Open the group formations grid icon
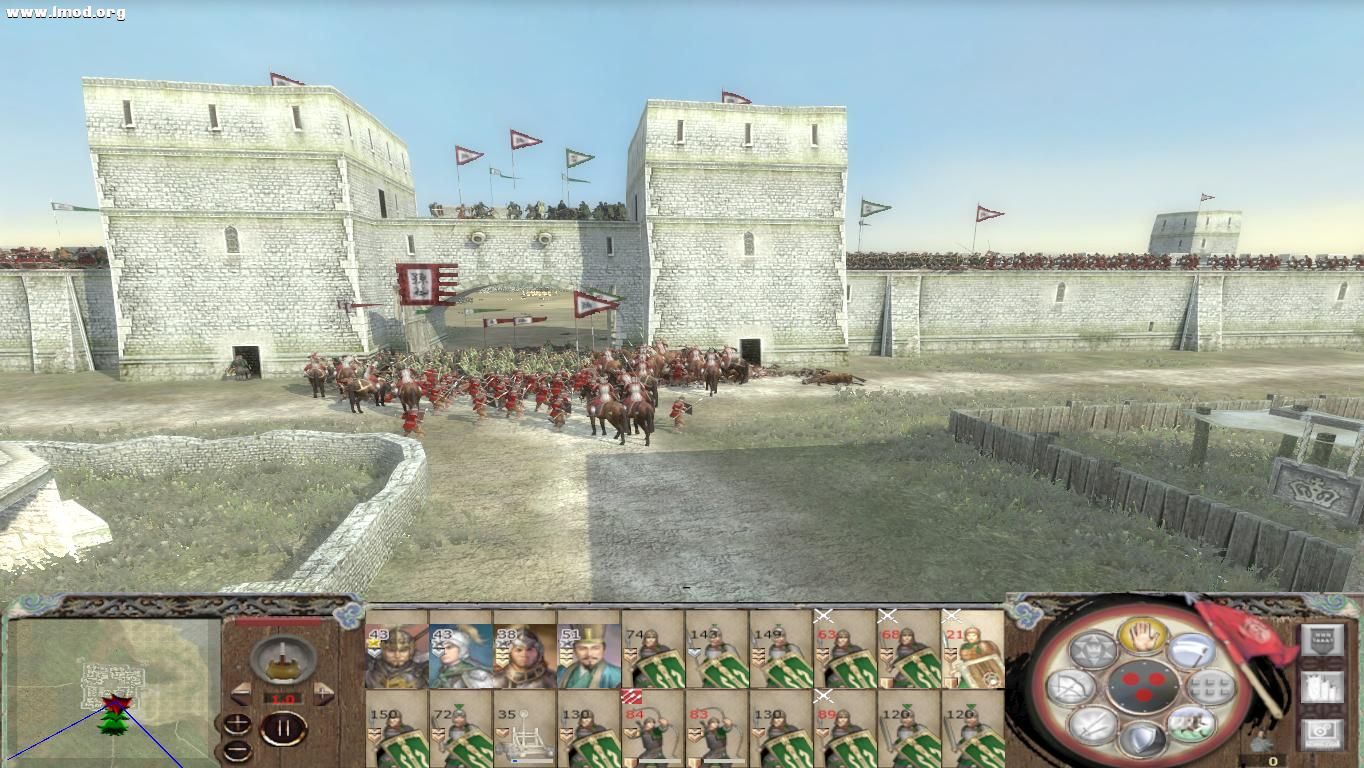Image resolution: width=1364 pixels, height=768 pixels. 1209,686
